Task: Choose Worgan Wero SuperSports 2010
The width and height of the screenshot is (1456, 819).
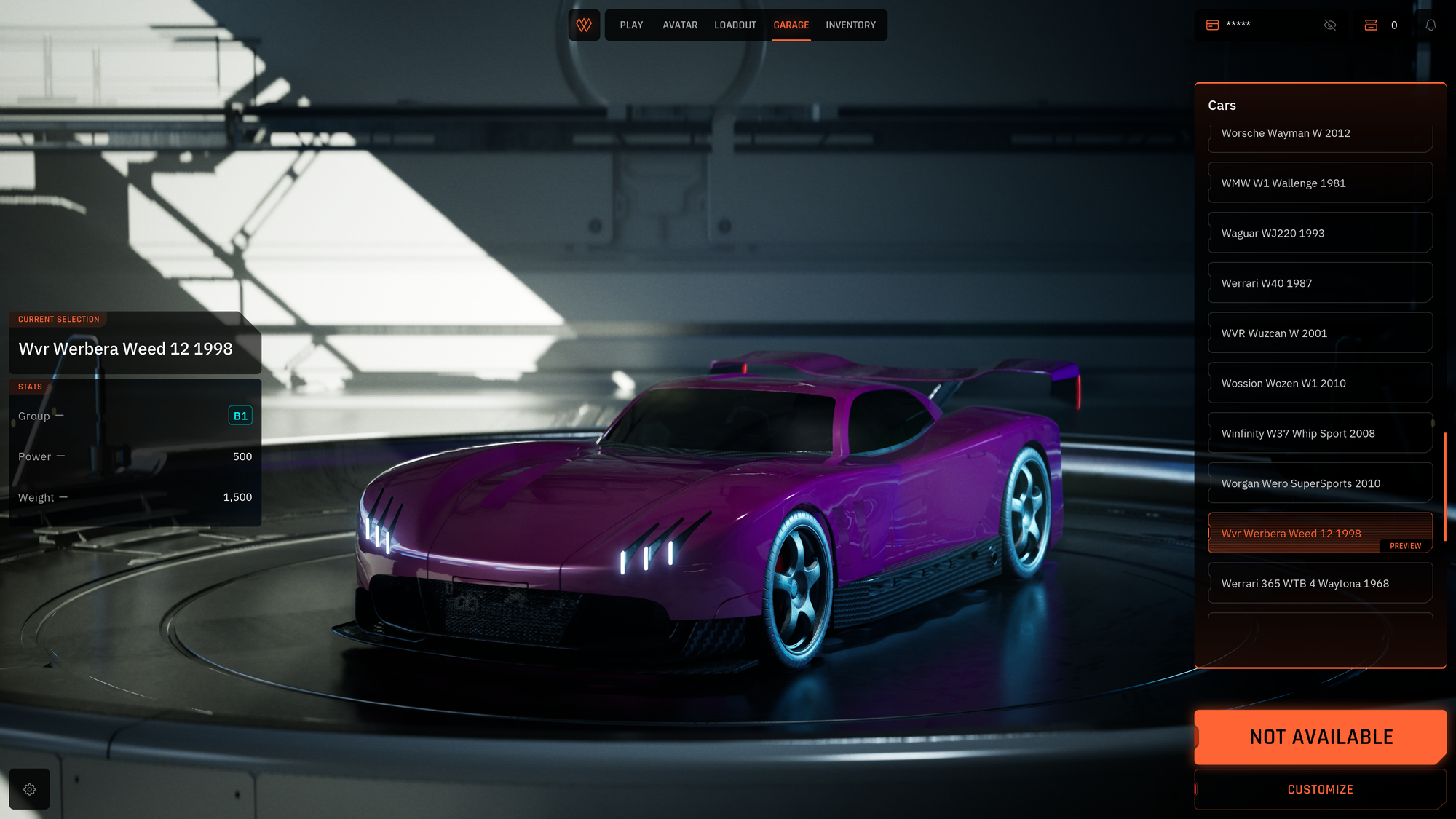Action: [1320, 483]
